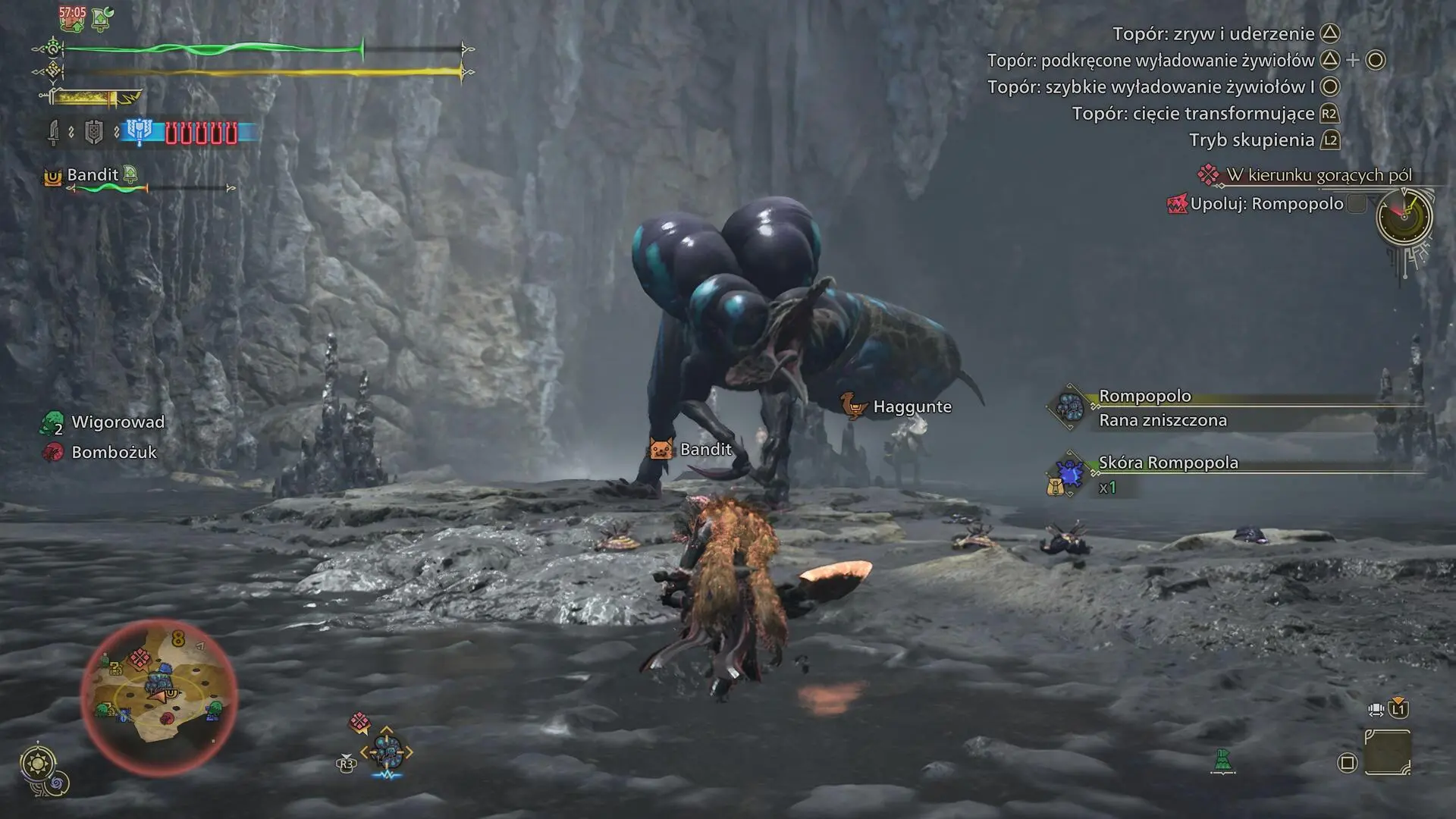Select the Wigorowad environment entry

[x=117, y=422]
